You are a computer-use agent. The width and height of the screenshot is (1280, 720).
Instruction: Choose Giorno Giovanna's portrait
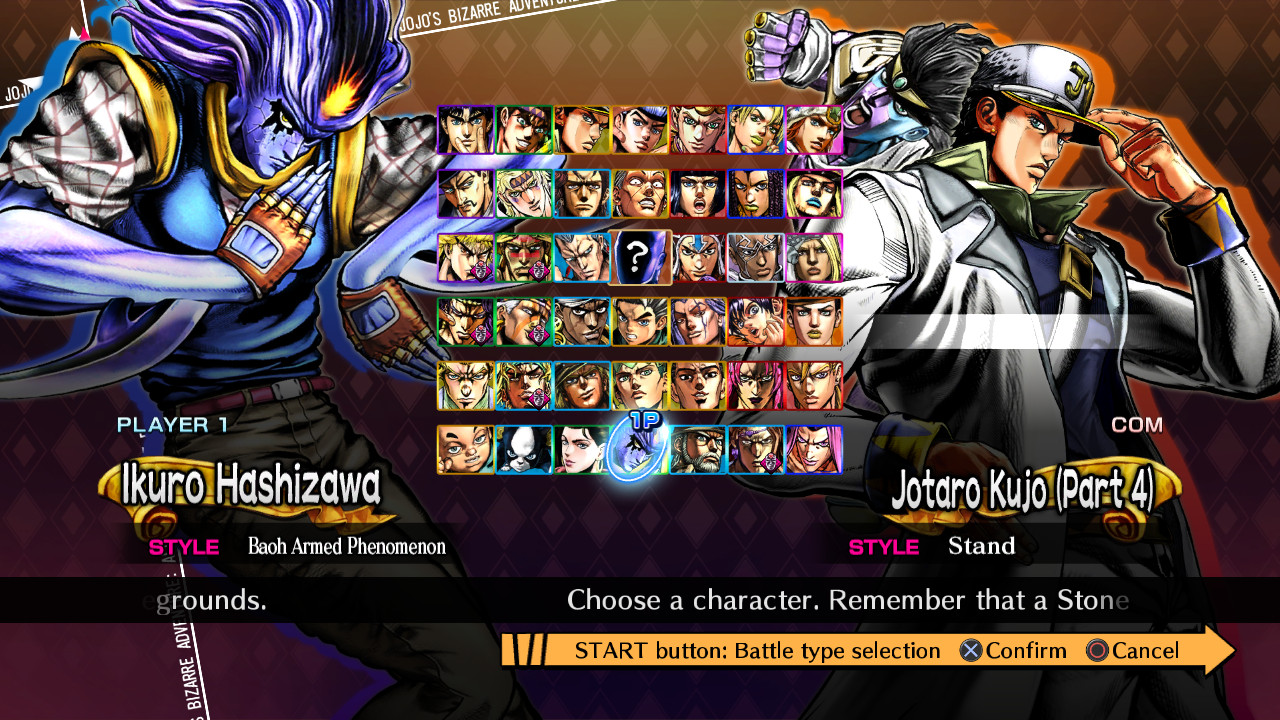(x=697, y=129)
